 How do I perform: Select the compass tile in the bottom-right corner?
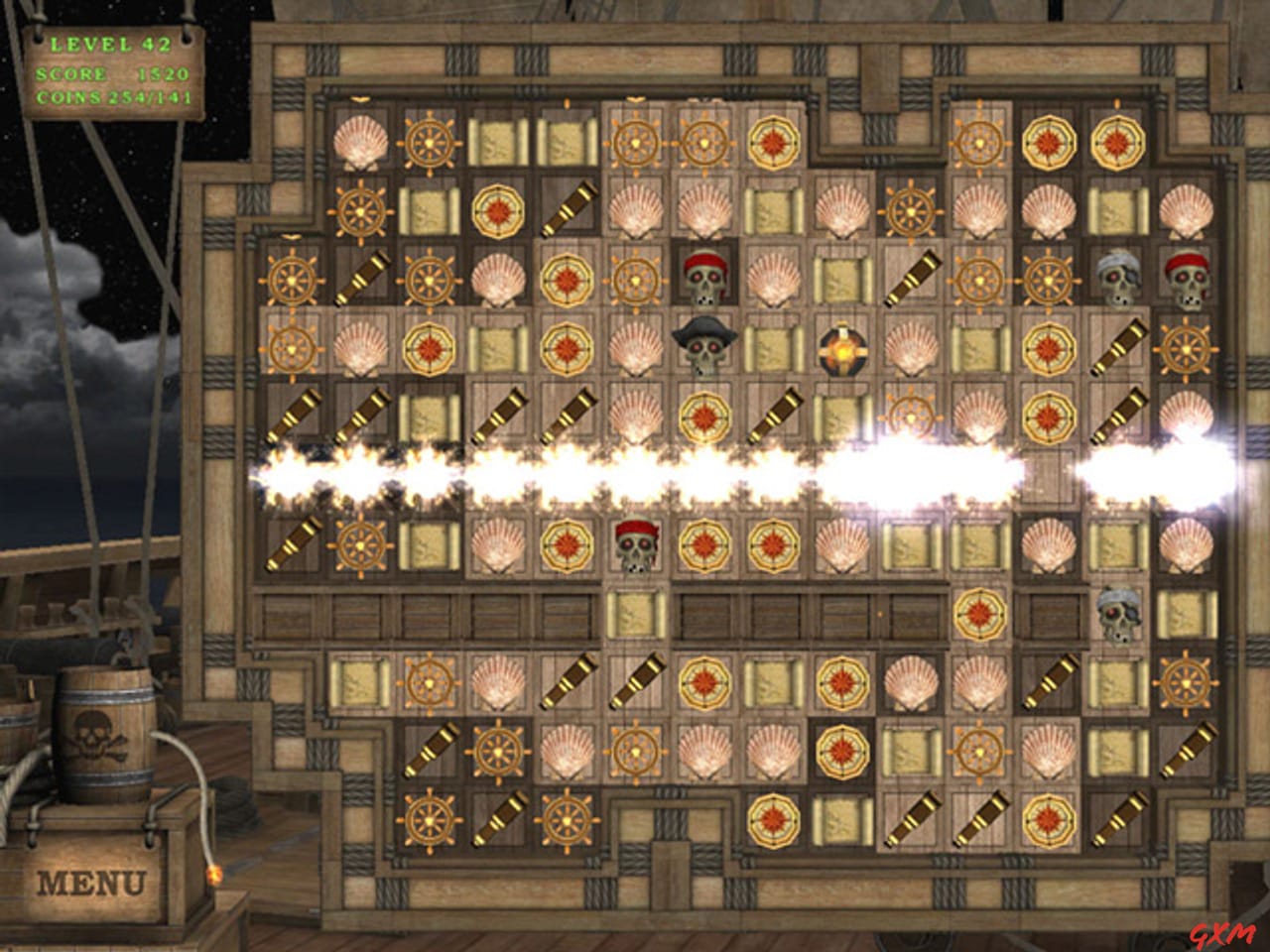(1049, 819)
